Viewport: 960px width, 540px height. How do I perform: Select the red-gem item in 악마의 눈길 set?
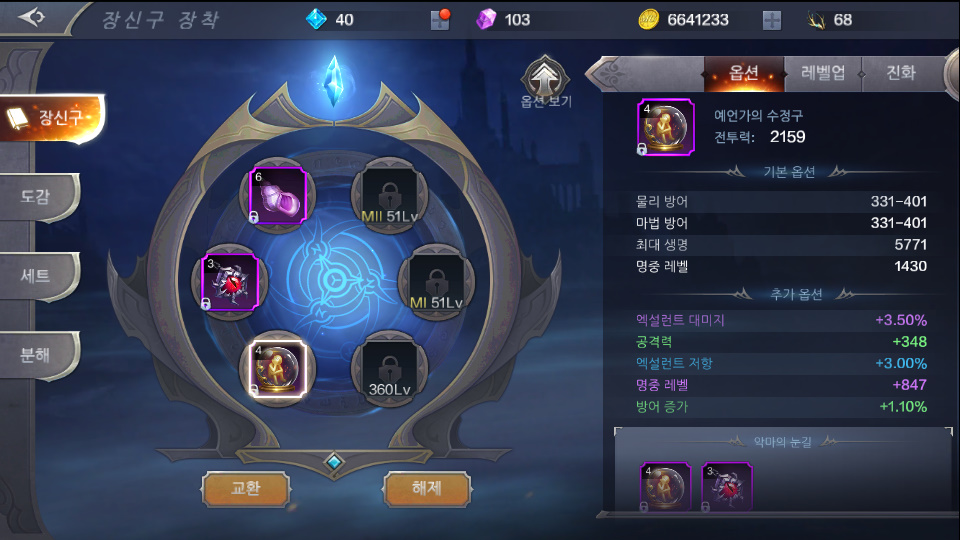(x=727, y=488)
